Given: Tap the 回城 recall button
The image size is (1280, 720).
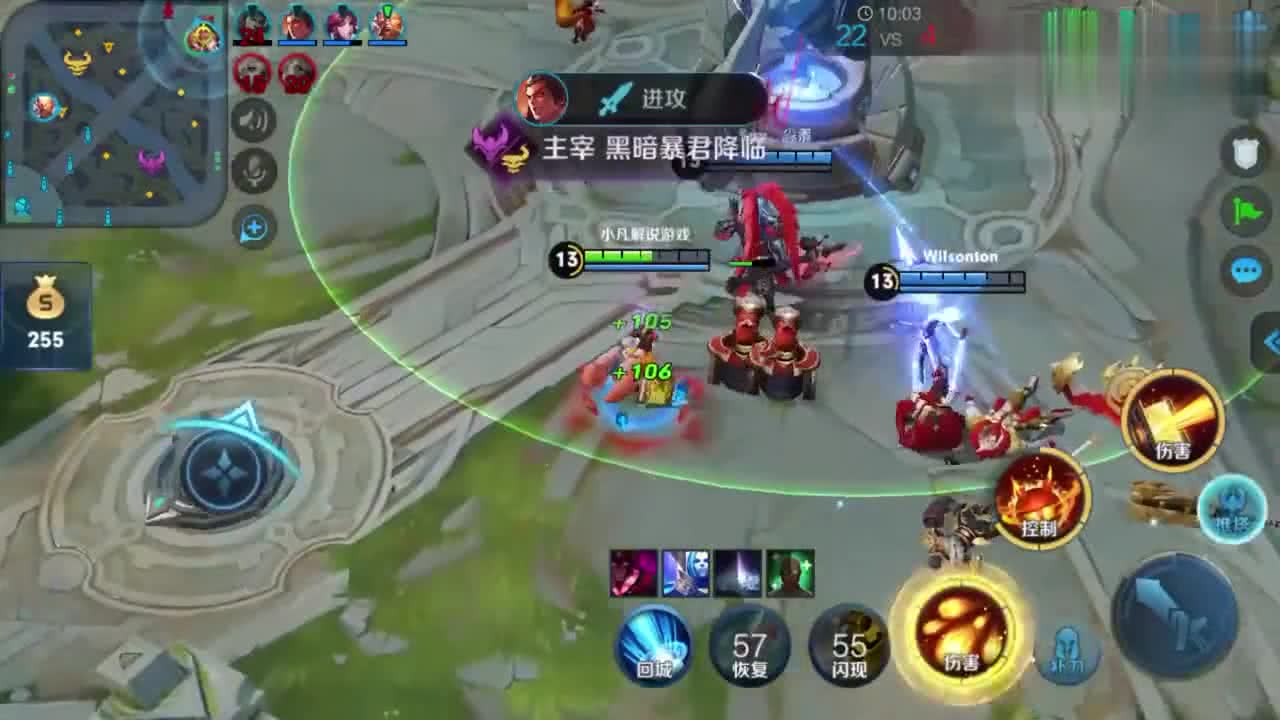Looking at the screenshot, I should 653,645.
